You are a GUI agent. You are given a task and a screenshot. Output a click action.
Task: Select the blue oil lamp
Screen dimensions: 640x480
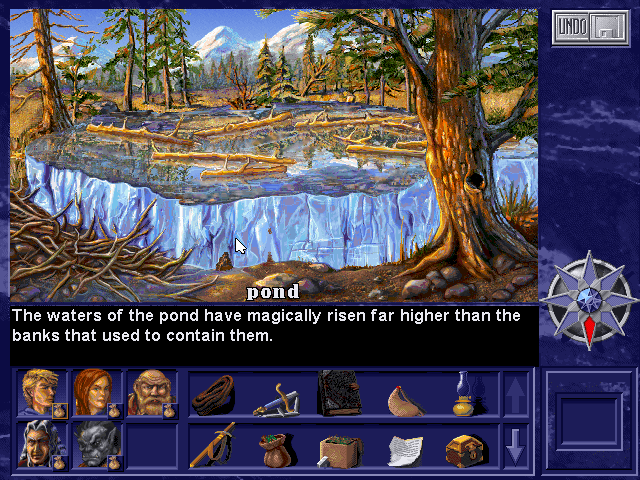click(465, 393)
